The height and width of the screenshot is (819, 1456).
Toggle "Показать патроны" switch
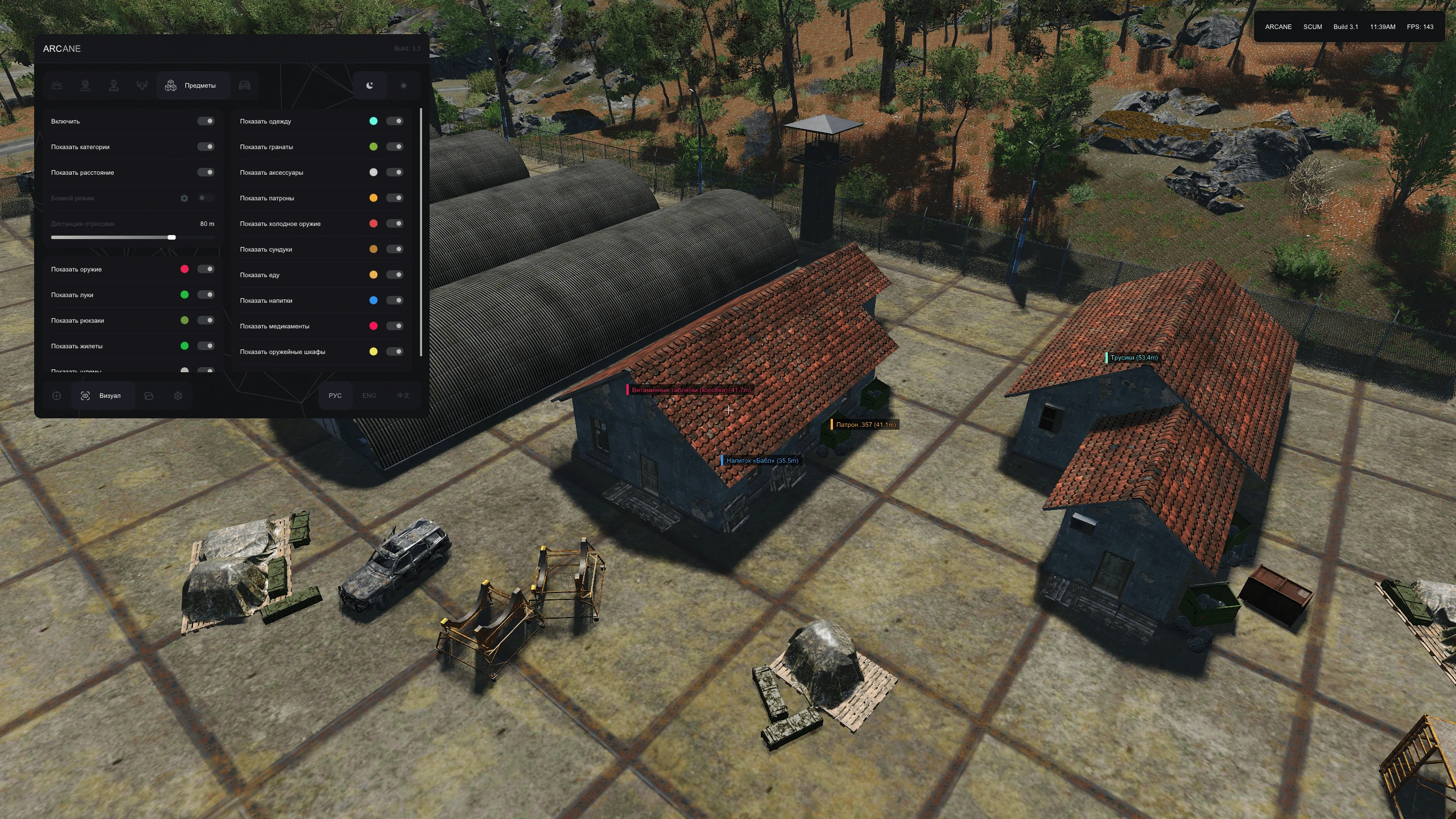coord(395,198)
